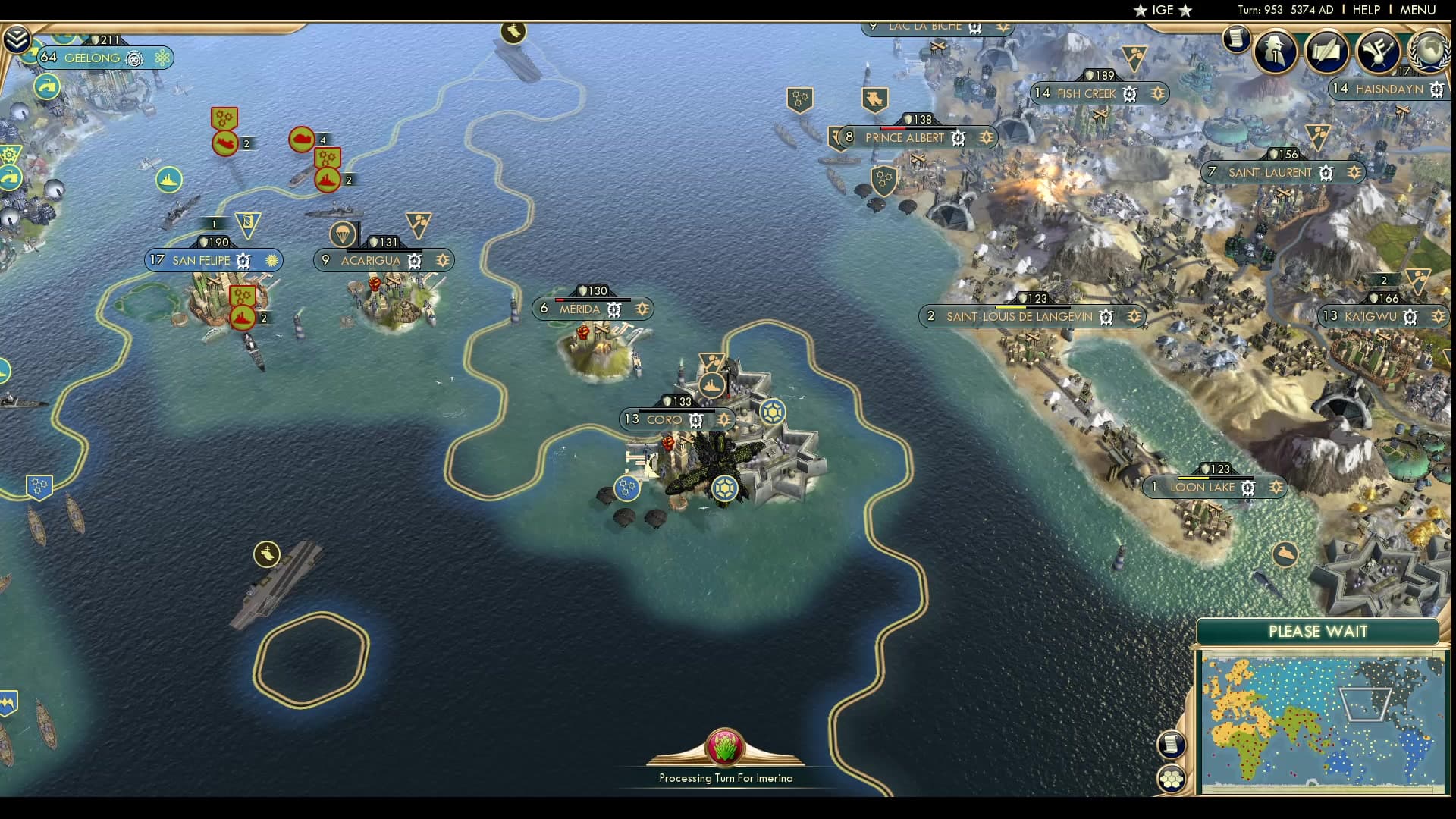1456x819 pixels.
Task: Click the religion face icon on Geelong's banner
Action: [x=133, y=58]
